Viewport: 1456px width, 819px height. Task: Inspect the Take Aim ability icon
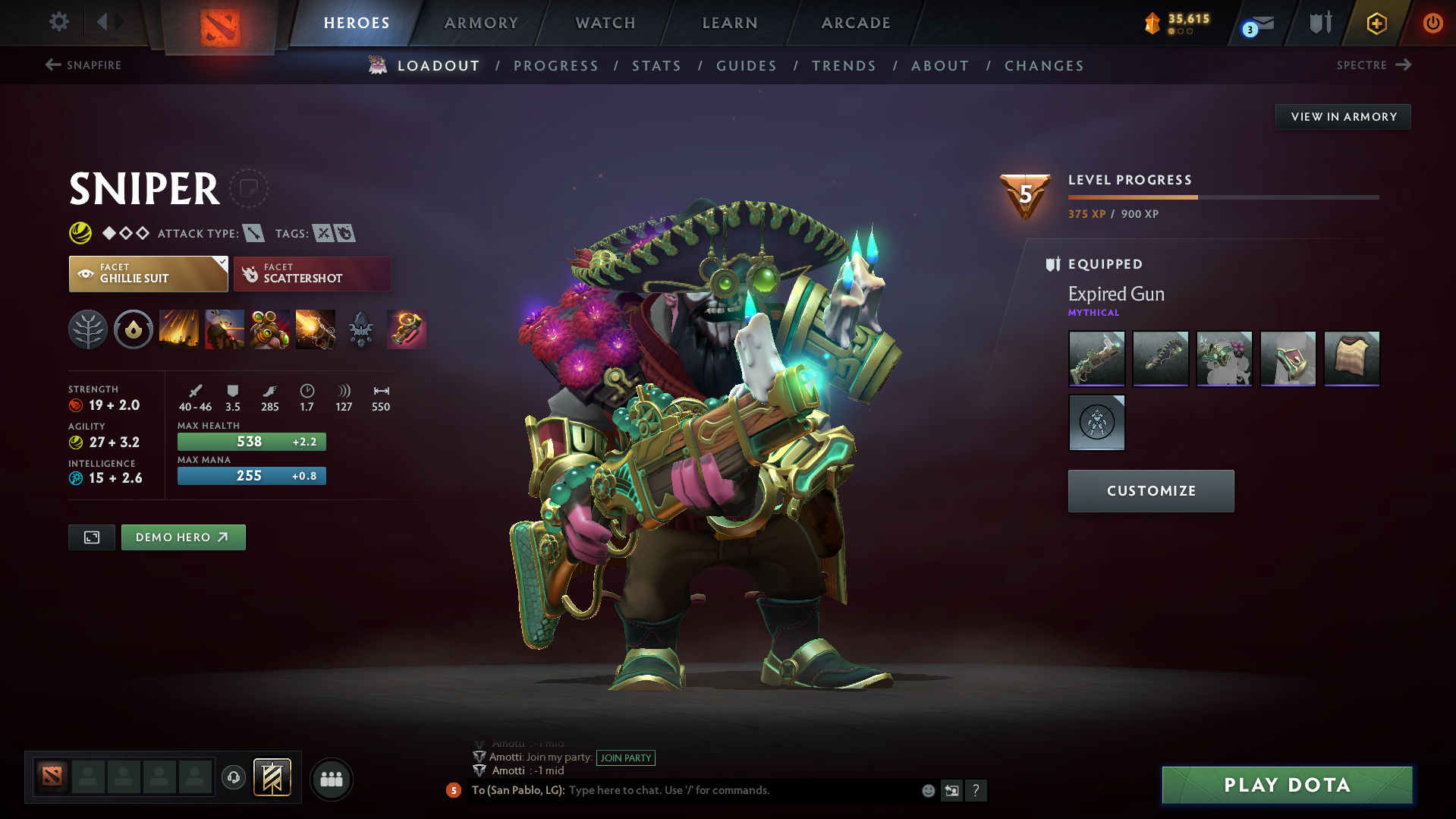270,329
